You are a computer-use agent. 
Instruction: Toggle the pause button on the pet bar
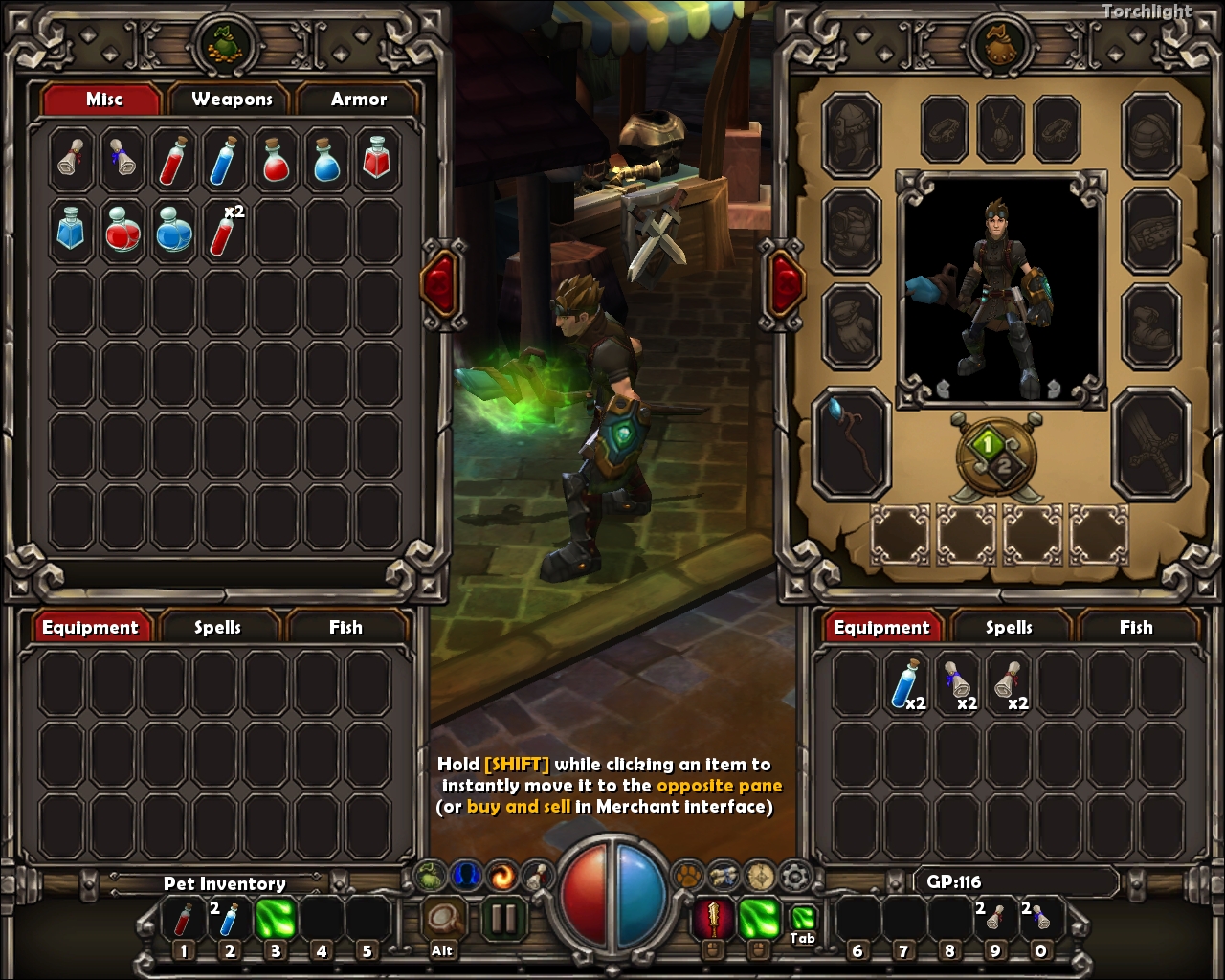[x=504, y=919]
